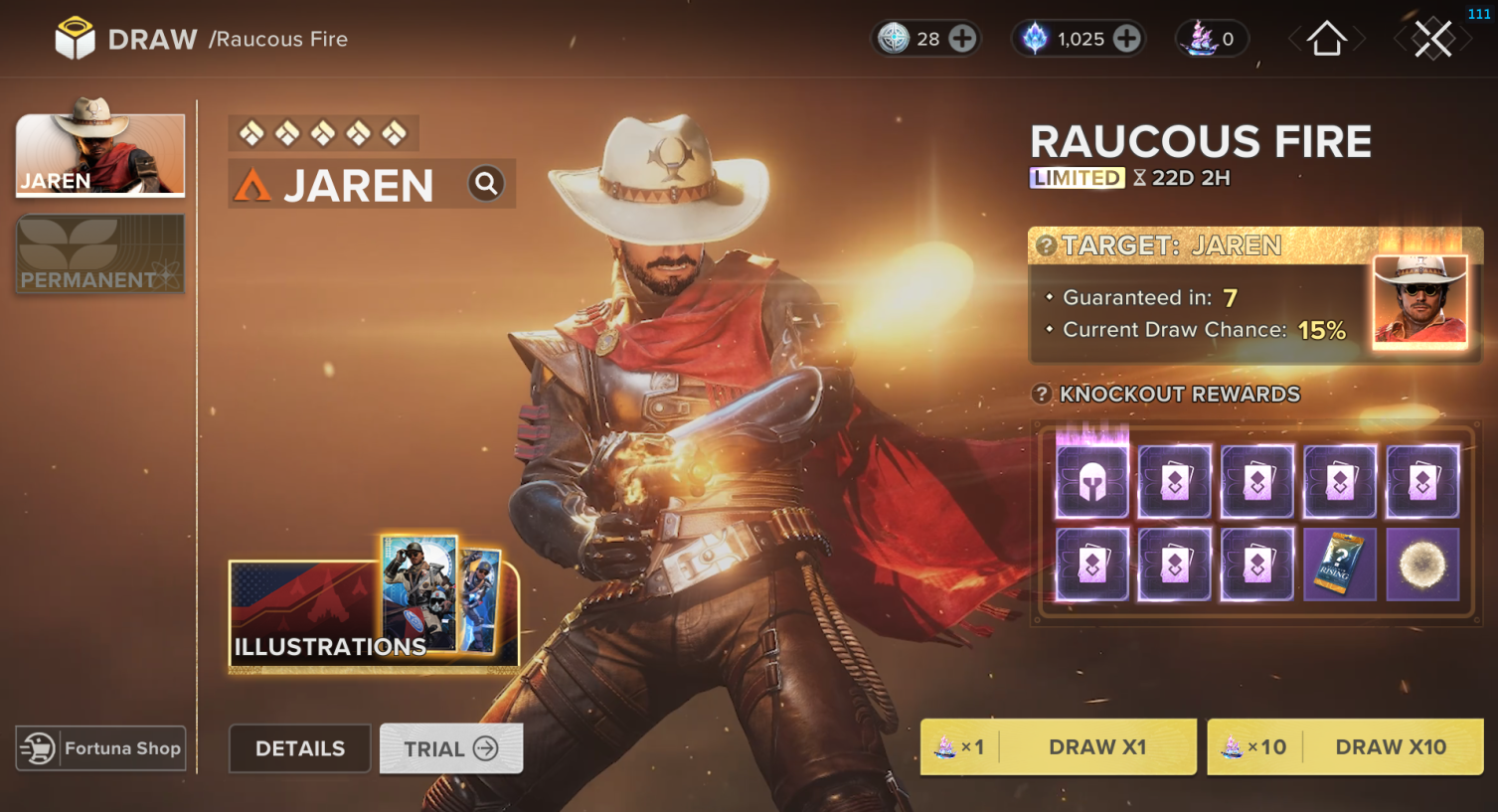Start the Jaren Trial
Viewport: 1498px width, 812px height.
(451, 748)
